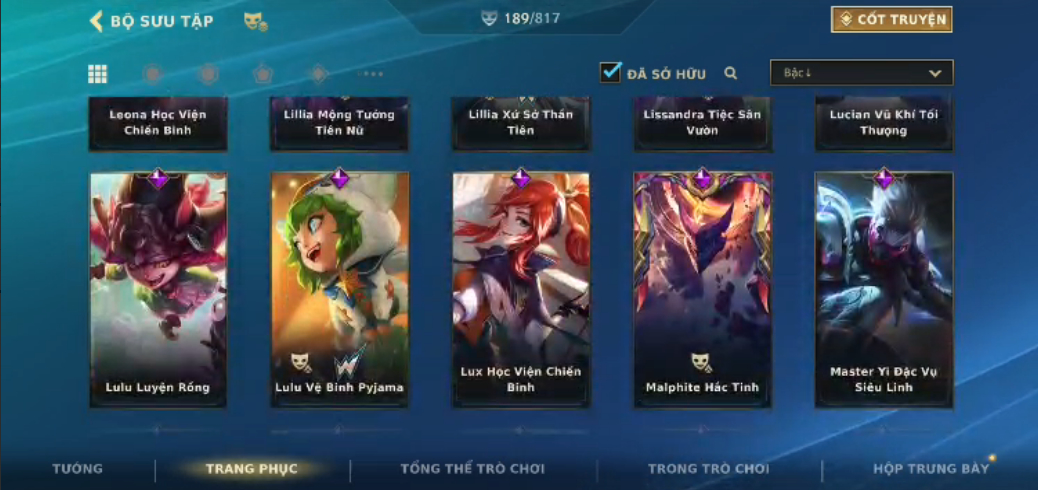Go back from Bộ Sưu Tập

click(x=97, y=21)
